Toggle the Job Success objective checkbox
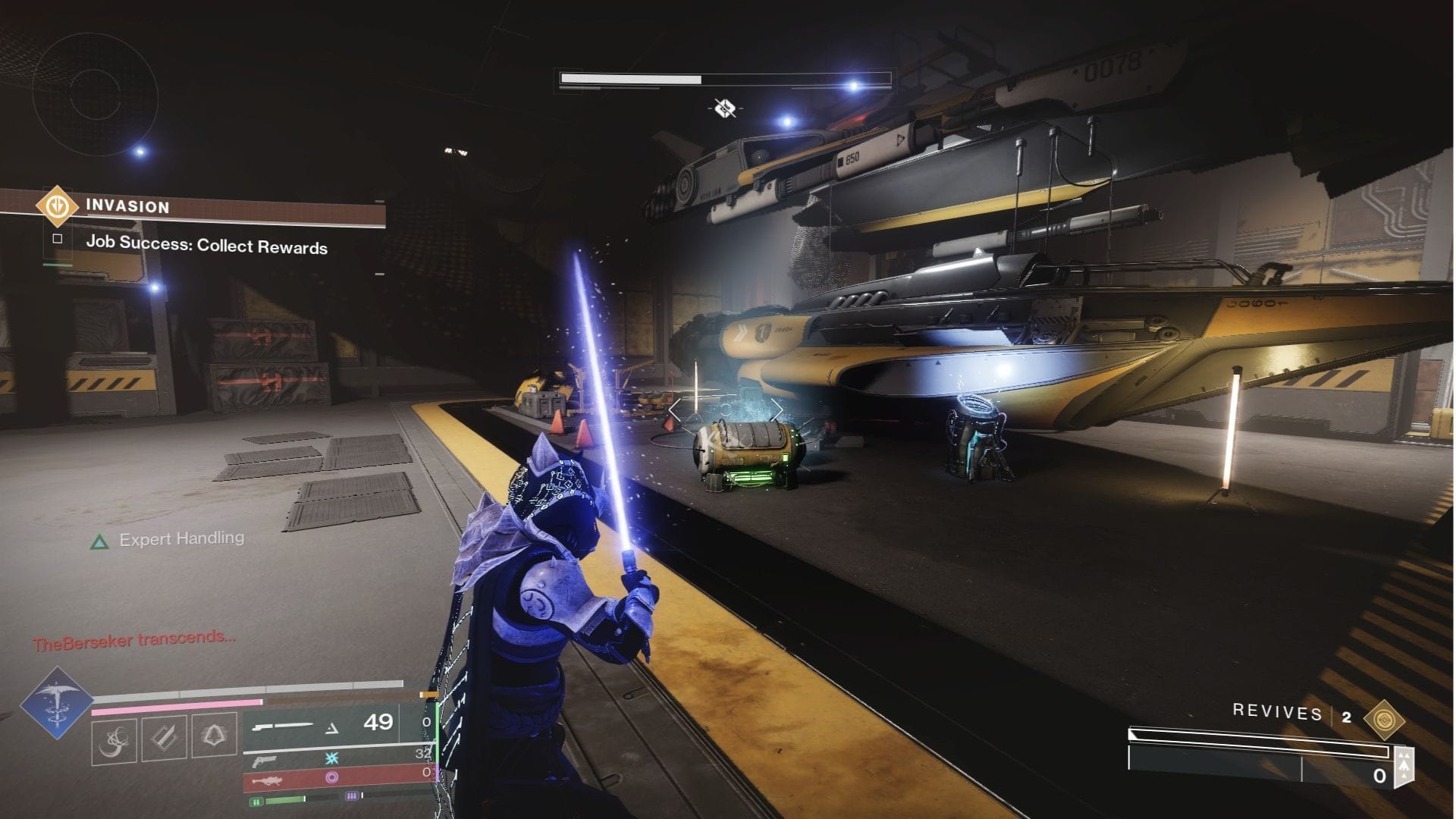 point(59,237)
